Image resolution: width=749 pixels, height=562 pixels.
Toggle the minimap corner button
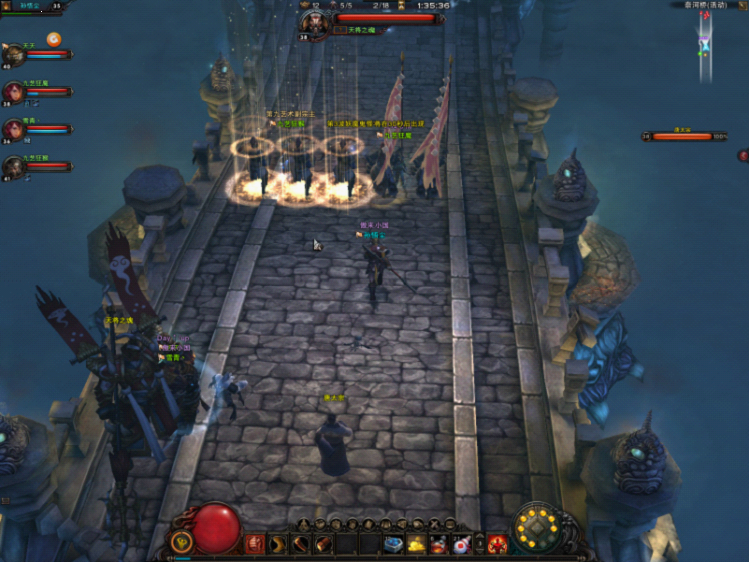click(x=743, y=5)
